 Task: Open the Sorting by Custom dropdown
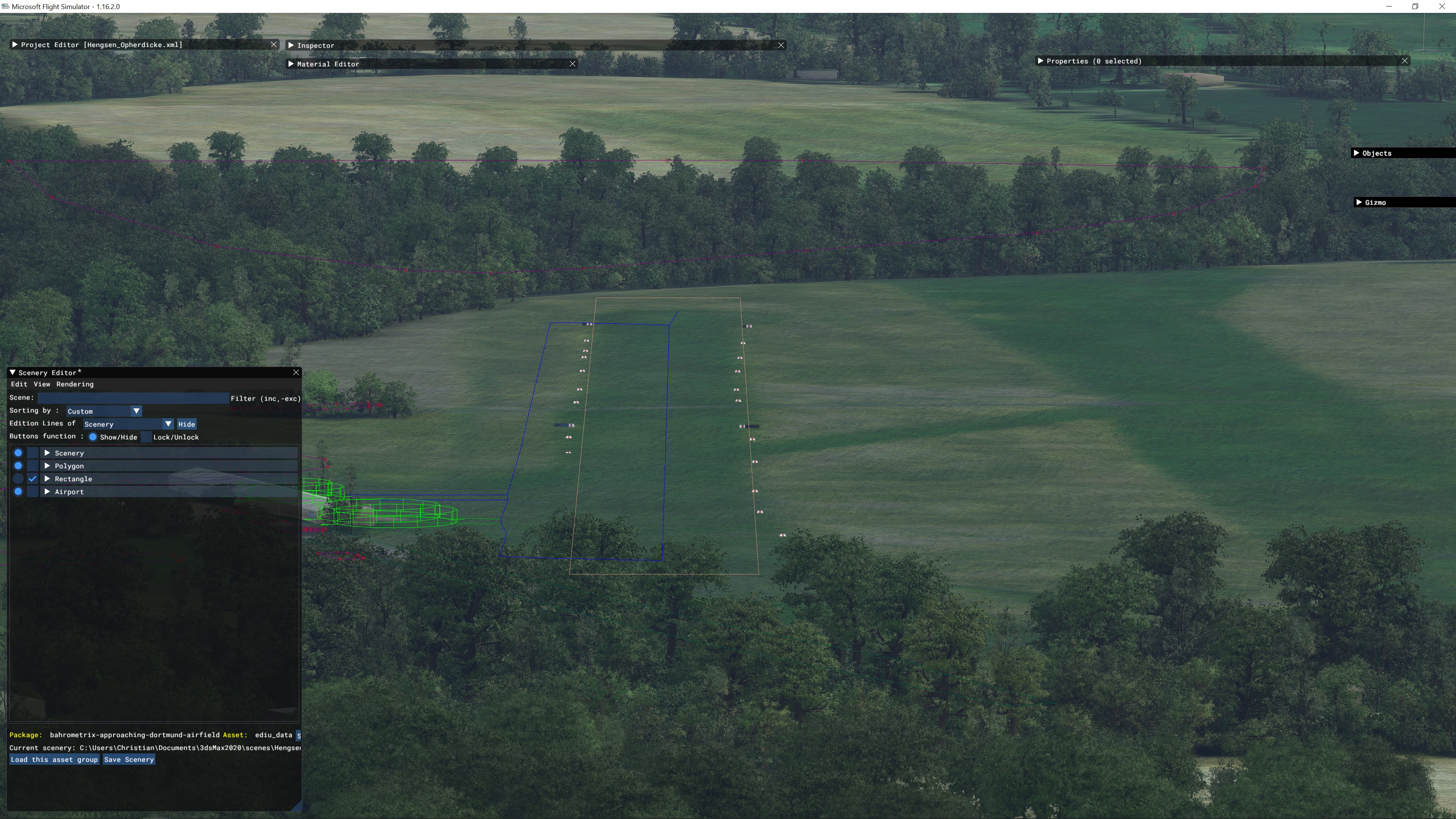click(x=104, y=411)
